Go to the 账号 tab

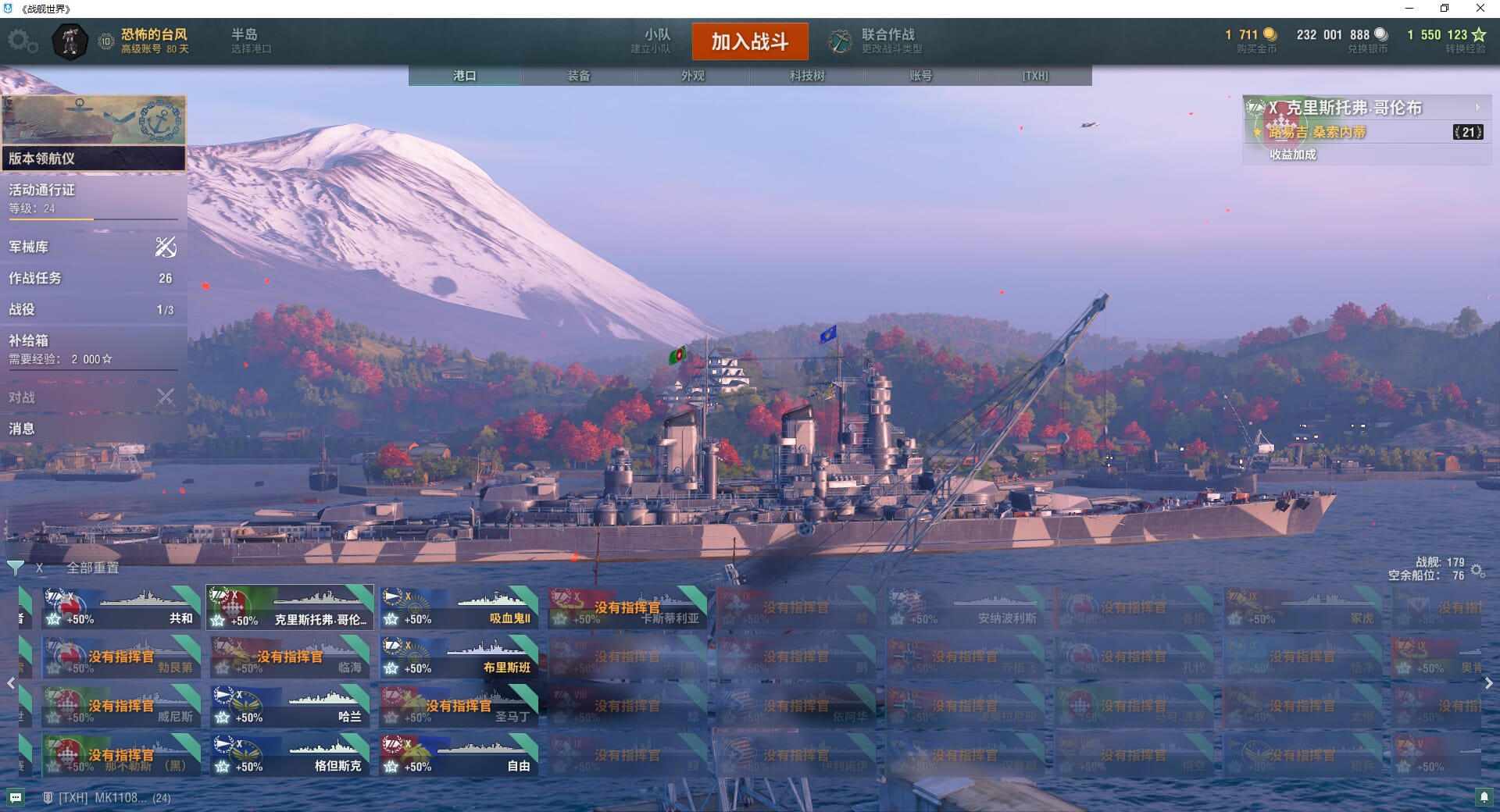click(920, 76)
